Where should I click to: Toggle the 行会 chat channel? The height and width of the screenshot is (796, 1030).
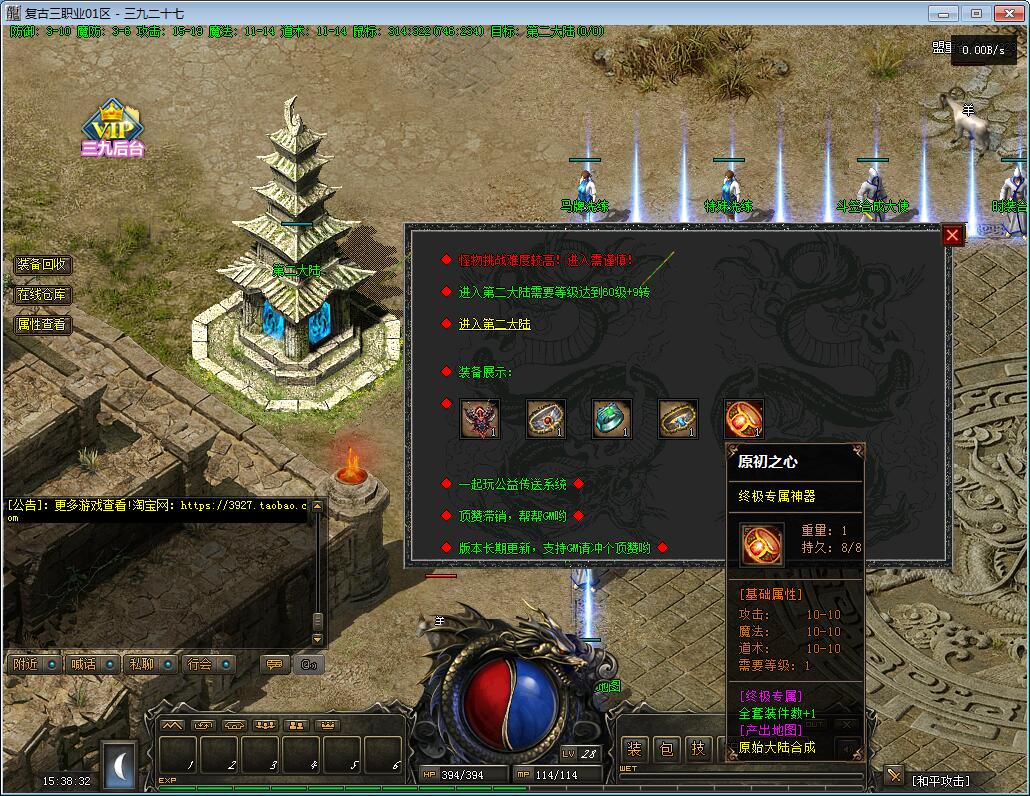[207, 664]
